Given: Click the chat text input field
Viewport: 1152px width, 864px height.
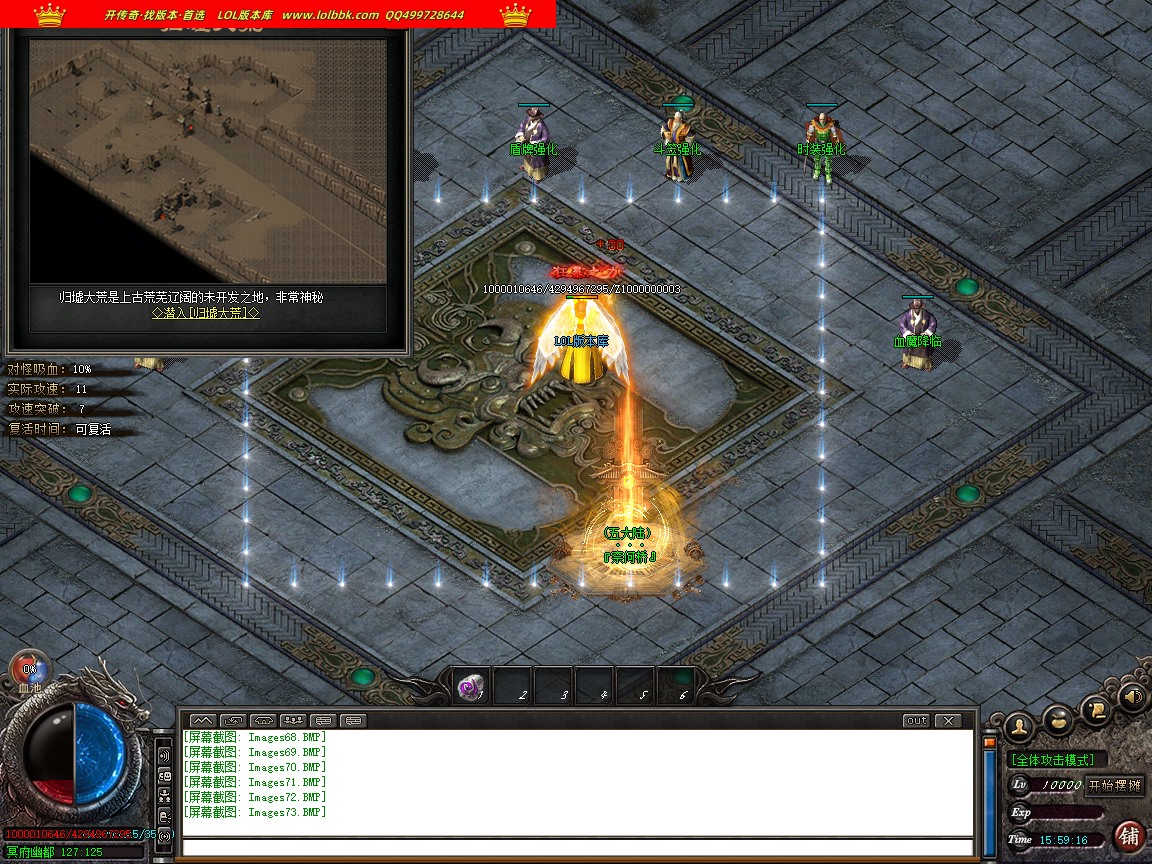Looking at the screenshot, I should coord(578,847).
